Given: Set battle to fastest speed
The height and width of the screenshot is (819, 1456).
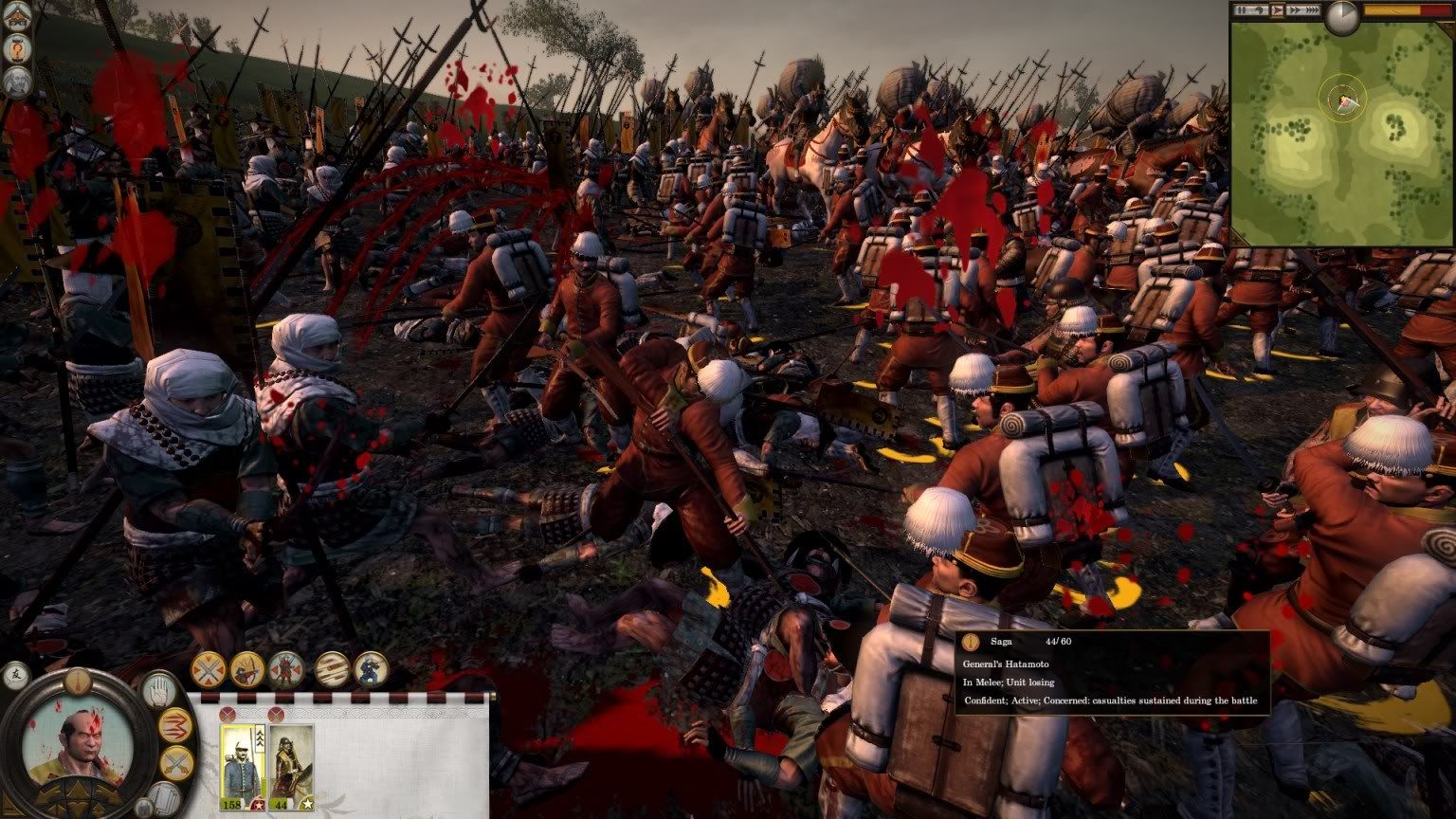Looking at the screenshot, I should click(x=1310, y=10).
